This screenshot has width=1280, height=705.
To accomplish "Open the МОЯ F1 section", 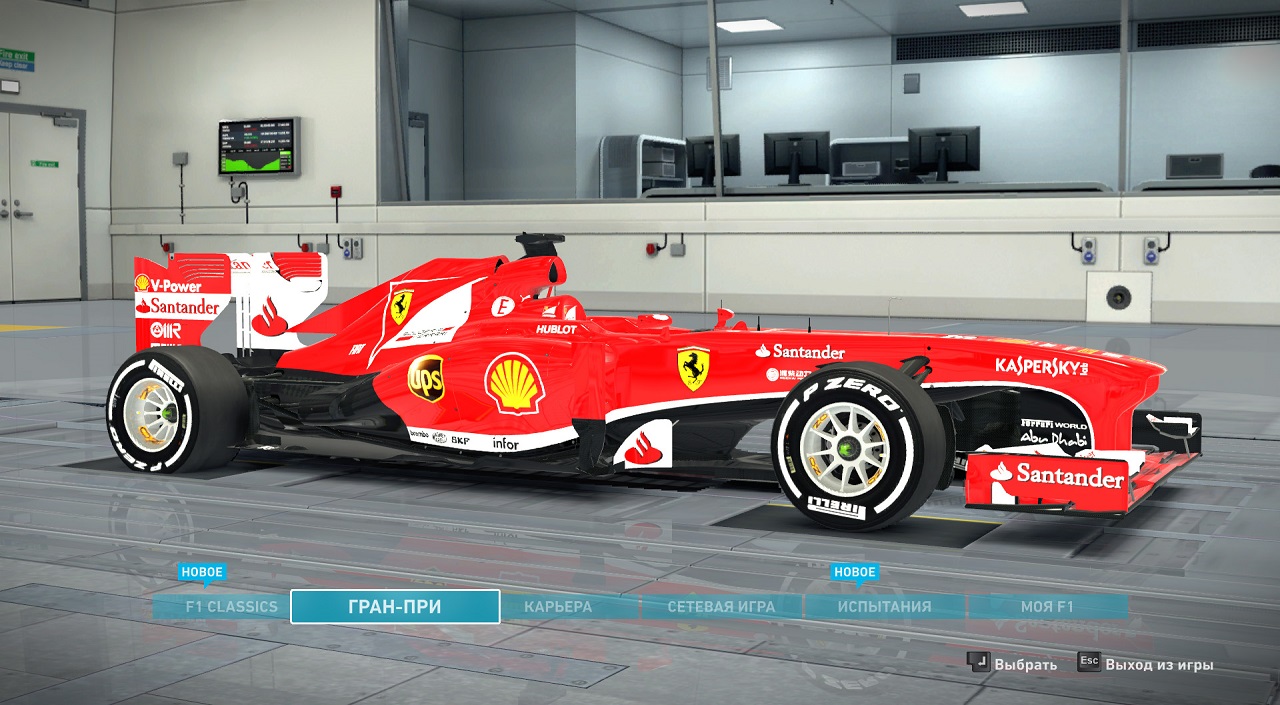I will 1047,606.
